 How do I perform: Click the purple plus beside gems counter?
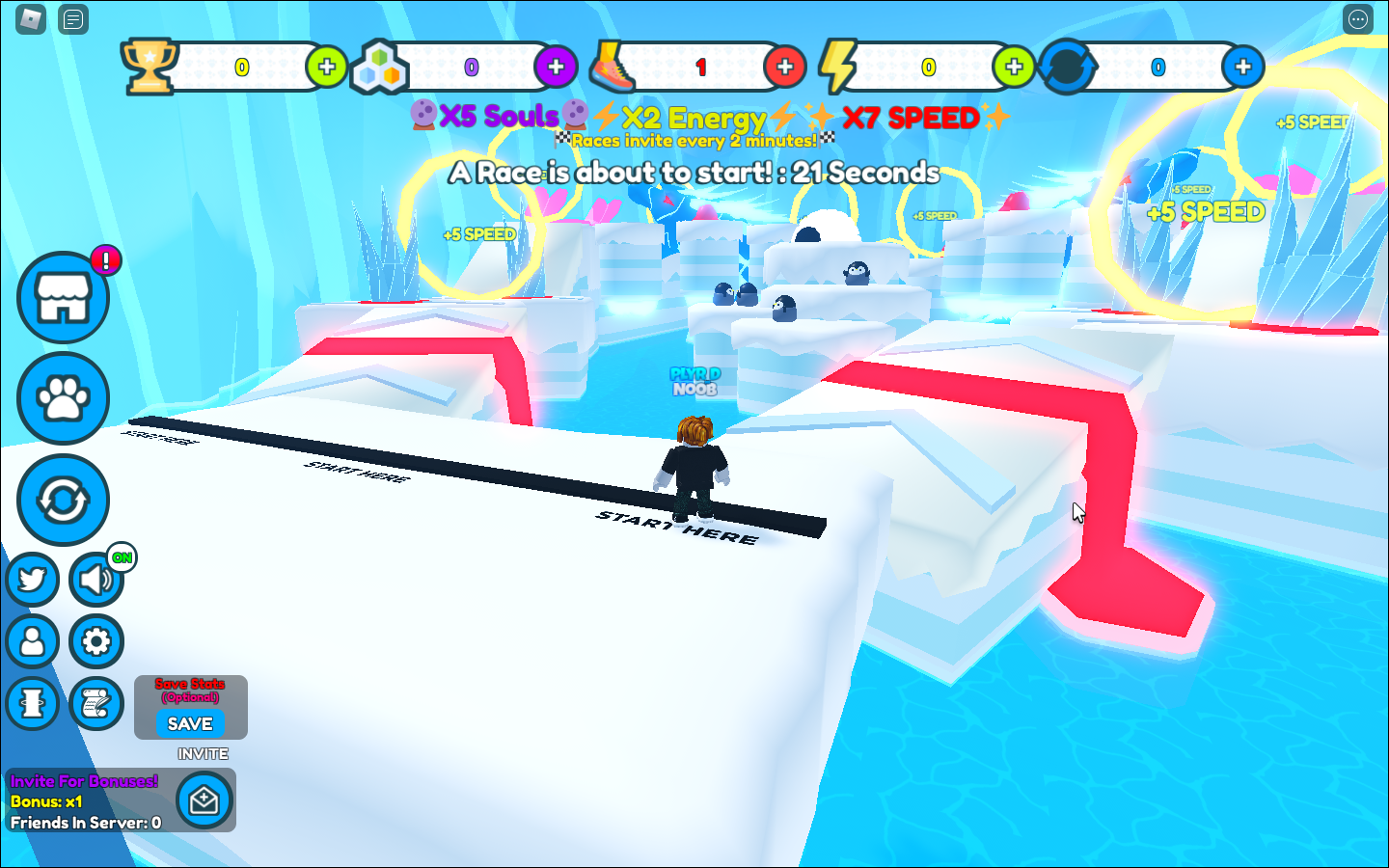pyautogui.click(x=556, y=67)
